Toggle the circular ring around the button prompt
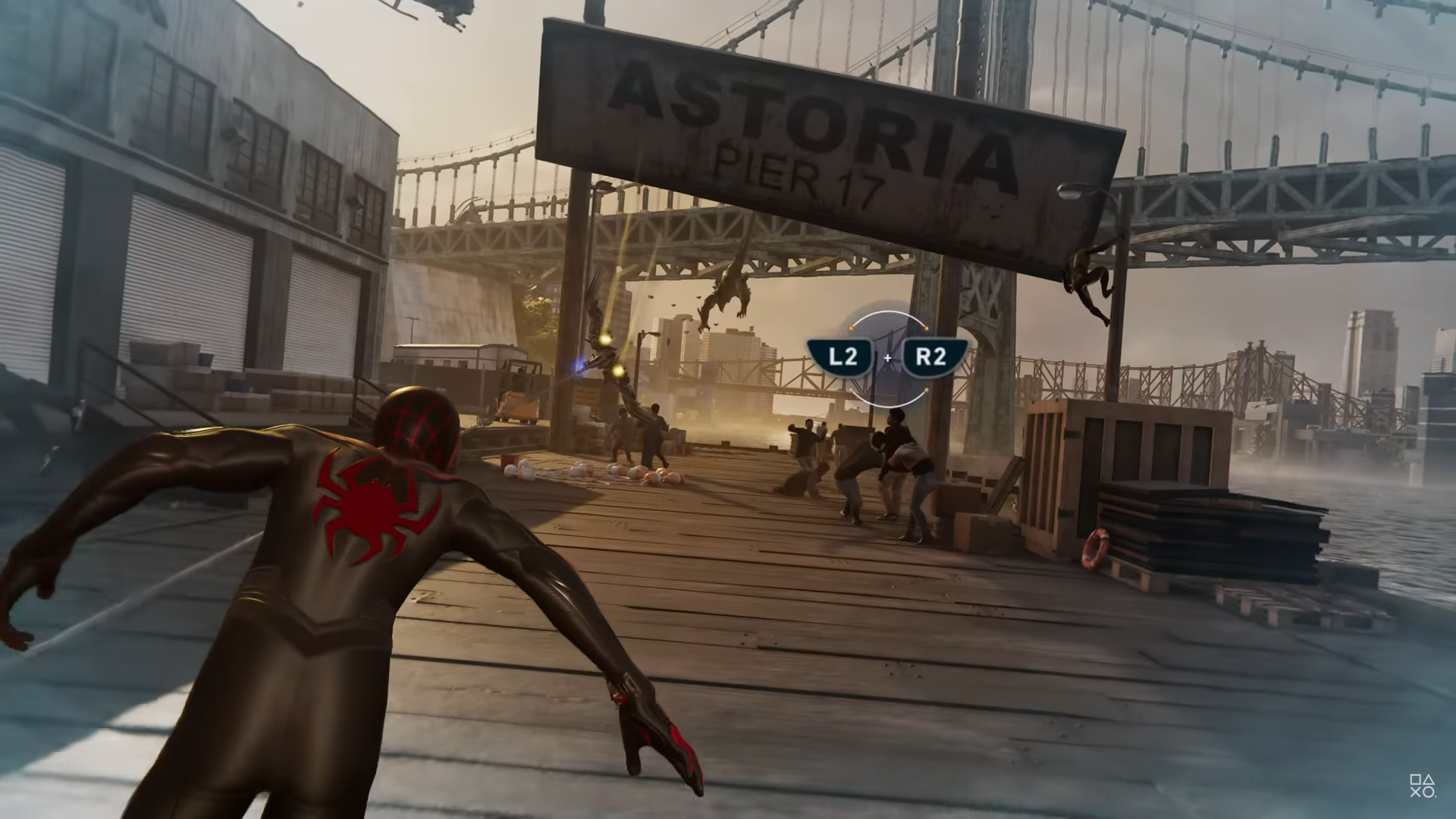1456x819 pixels. pos(889,312)
